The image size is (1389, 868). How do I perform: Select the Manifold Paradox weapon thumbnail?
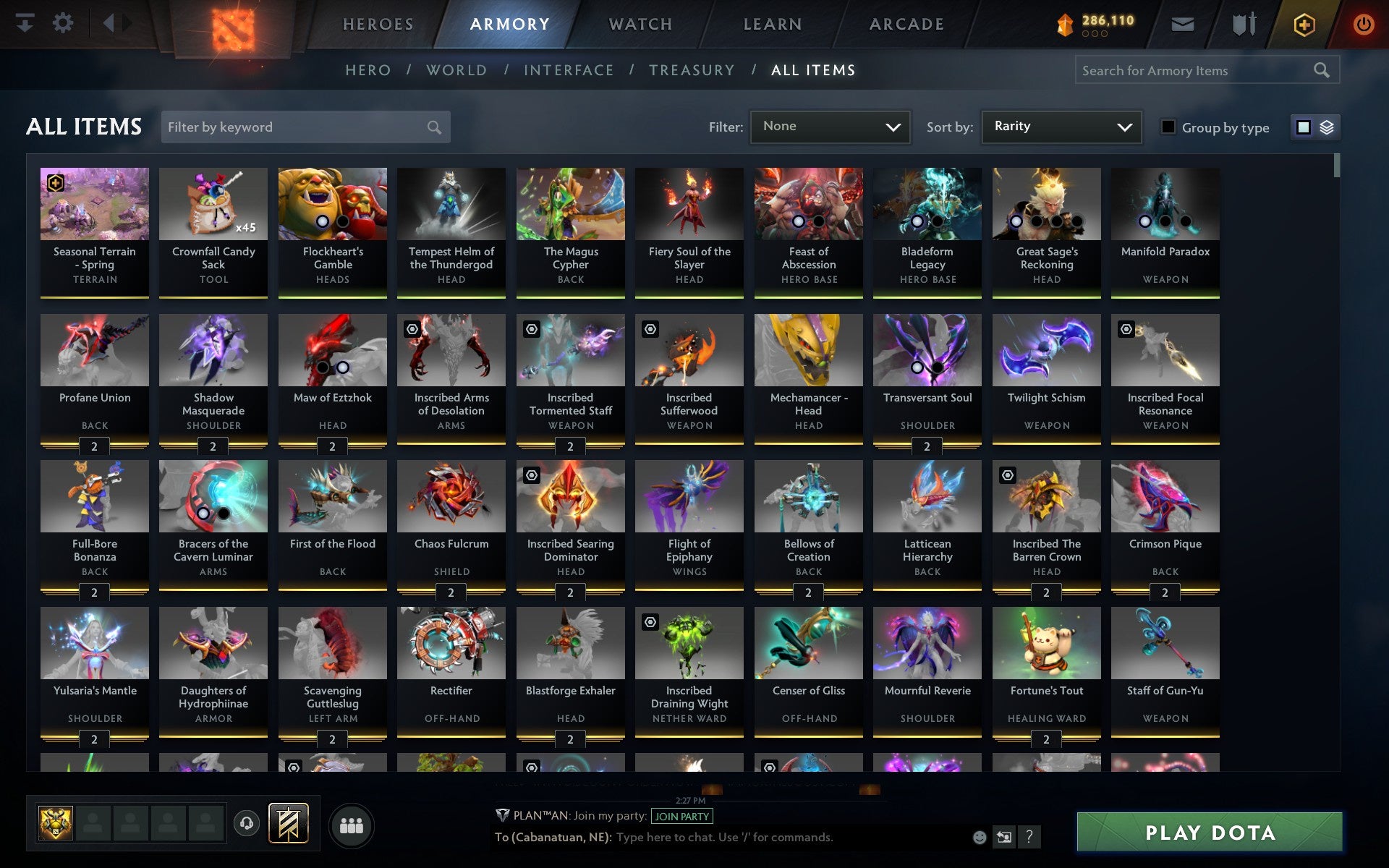pos(1164,204)
